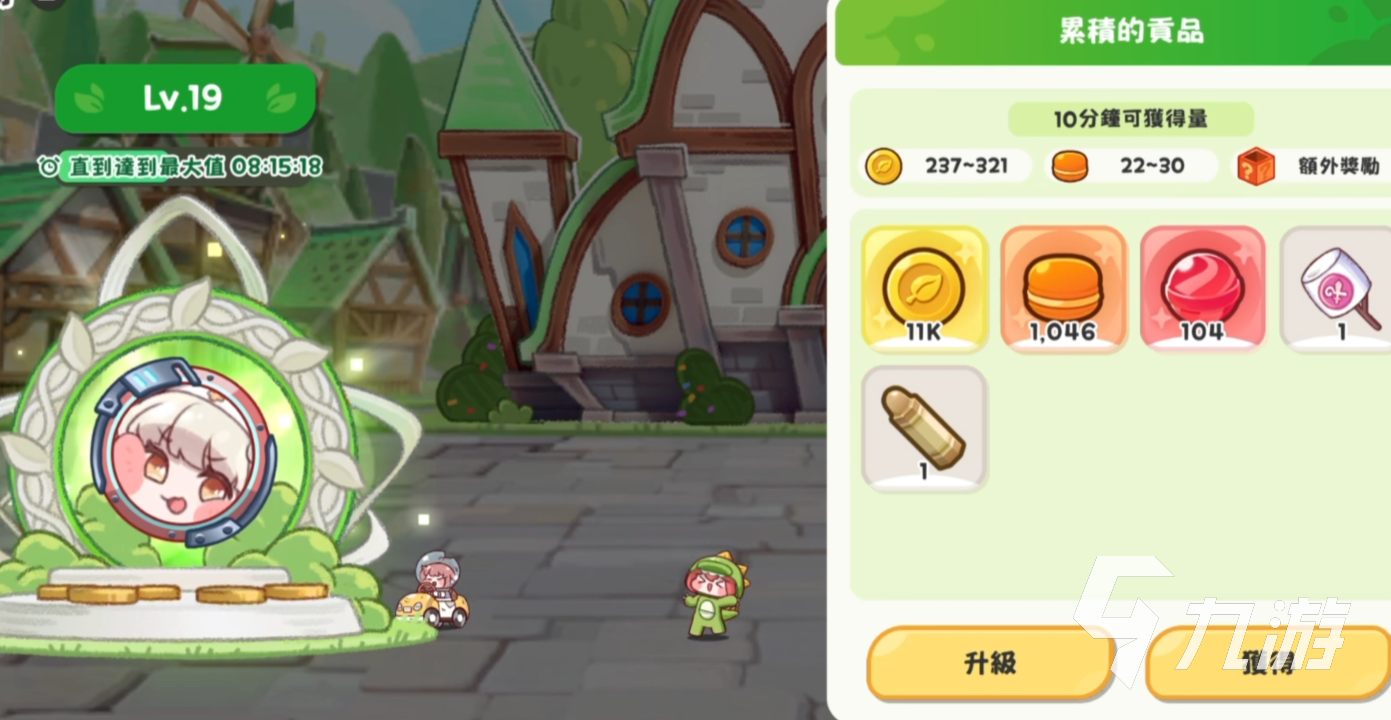Tap the bullet item showing quantity 1

[x=923, y=427]
